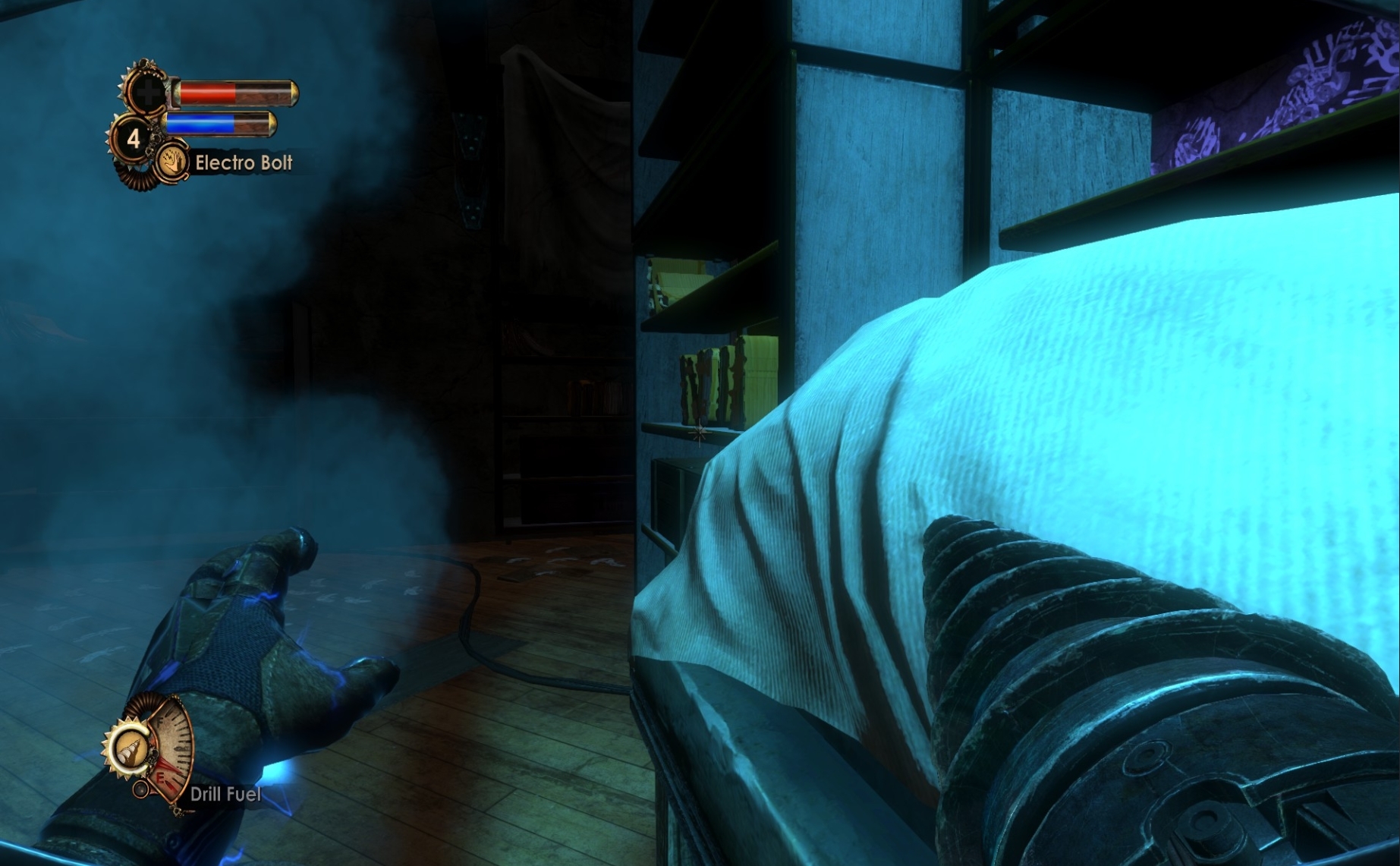The image size is (1400, 866).
Task: Select the Electro Bolt plasmid icon
Action: (x=173, y=165)
